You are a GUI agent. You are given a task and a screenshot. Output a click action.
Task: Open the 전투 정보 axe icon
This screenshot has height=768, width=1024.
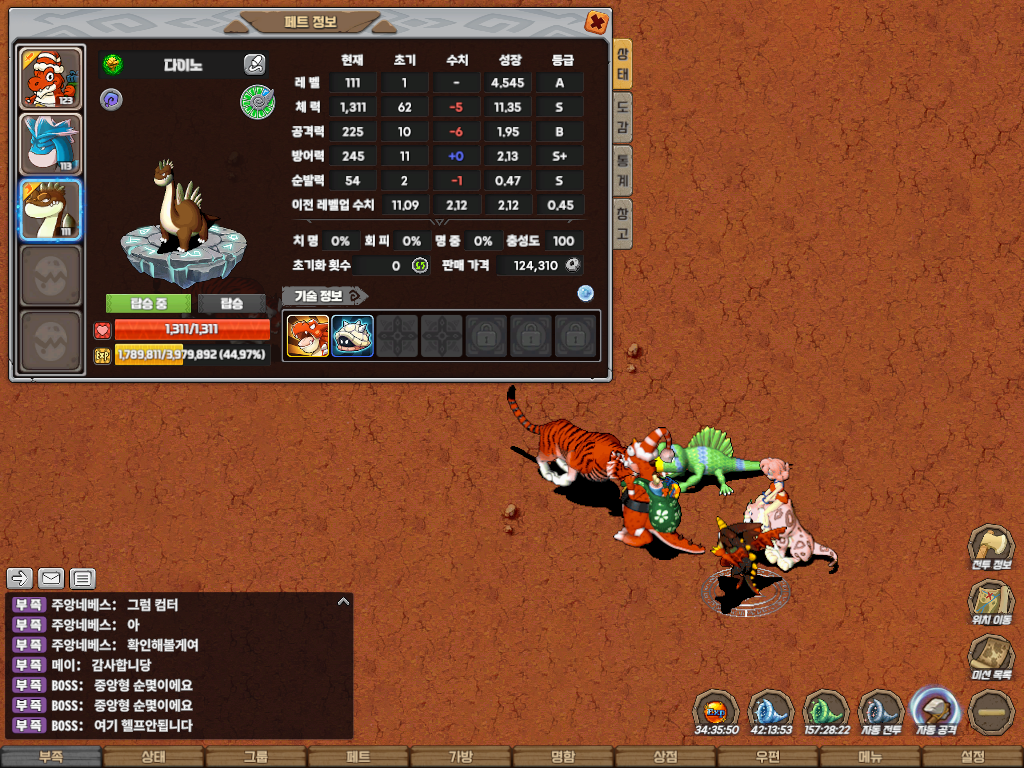[x=990, y=548]
